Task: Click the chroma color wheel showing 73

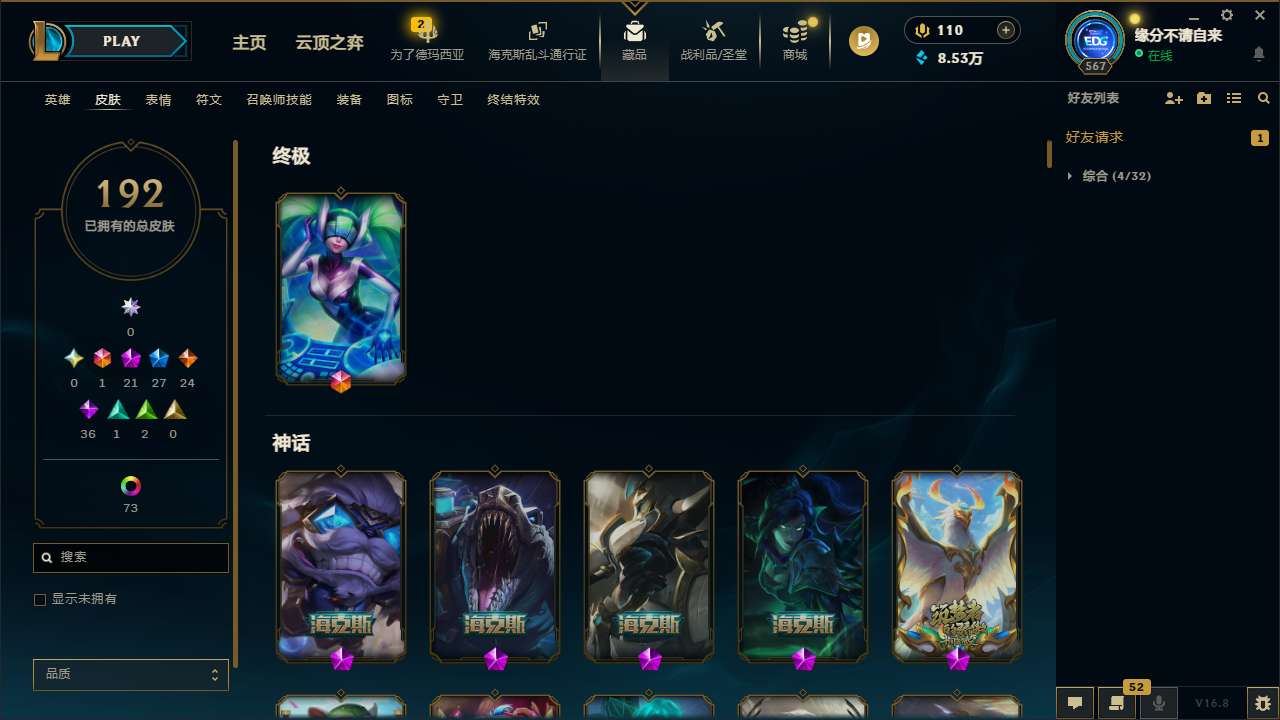Action: pyautogui.click(x=130, y=486)
